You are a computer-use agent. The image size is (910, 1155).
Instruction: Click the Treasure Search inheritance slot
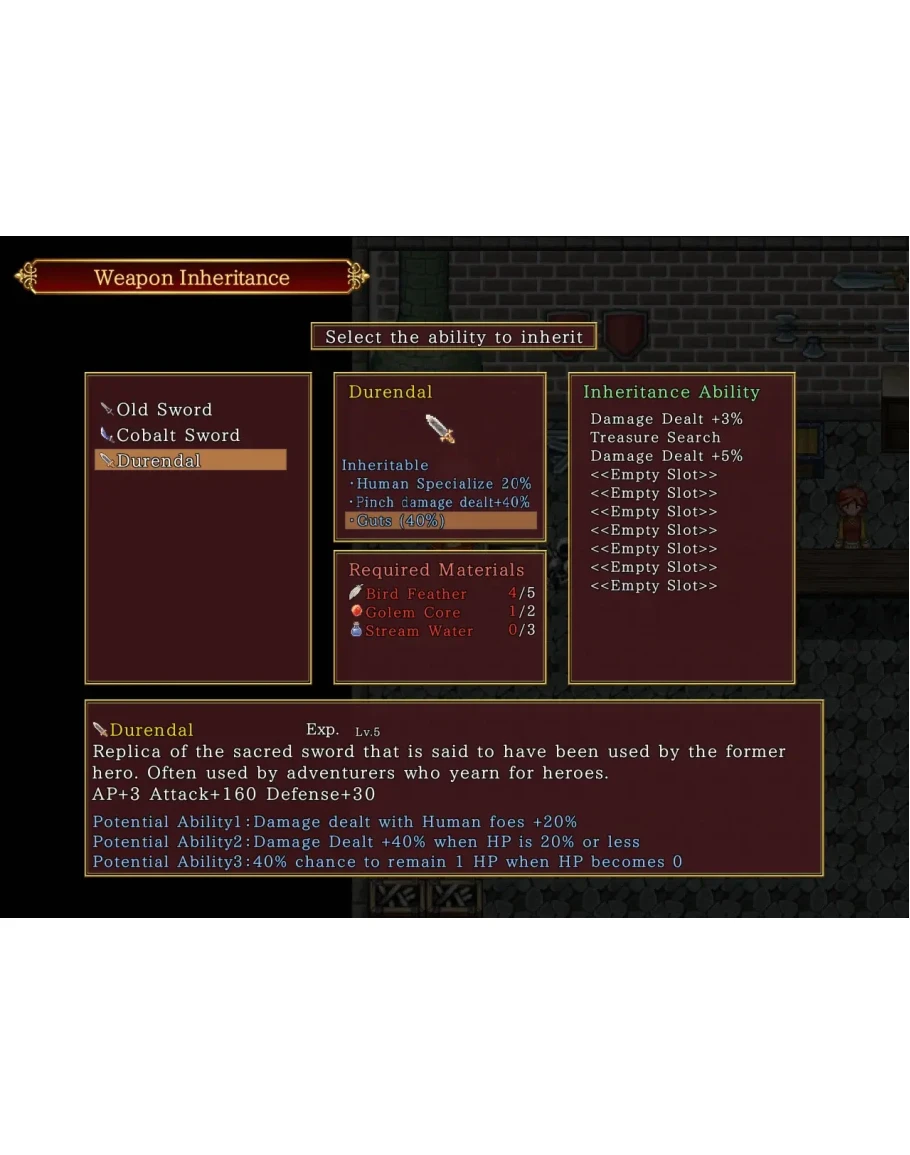tap(655, 437)
